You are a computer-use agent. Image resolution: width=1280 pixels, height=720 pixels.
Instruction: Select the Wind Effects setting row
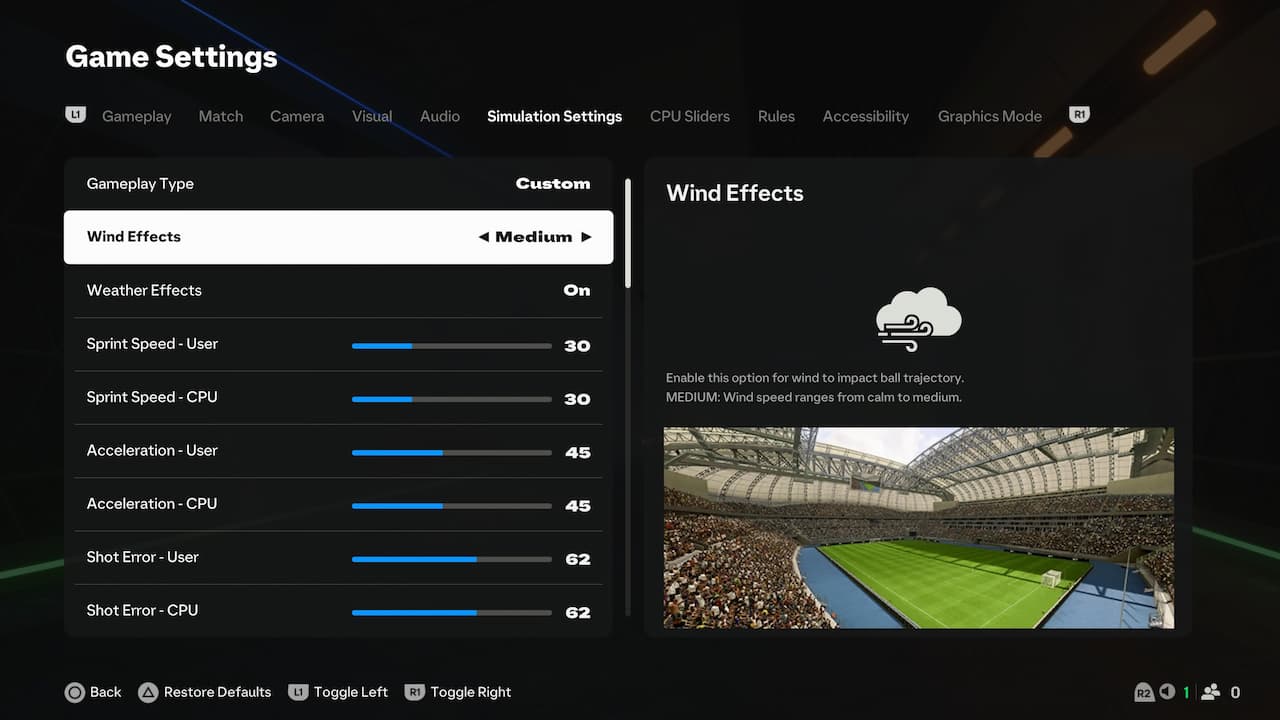pyautogui.click(x=339, y=237)
